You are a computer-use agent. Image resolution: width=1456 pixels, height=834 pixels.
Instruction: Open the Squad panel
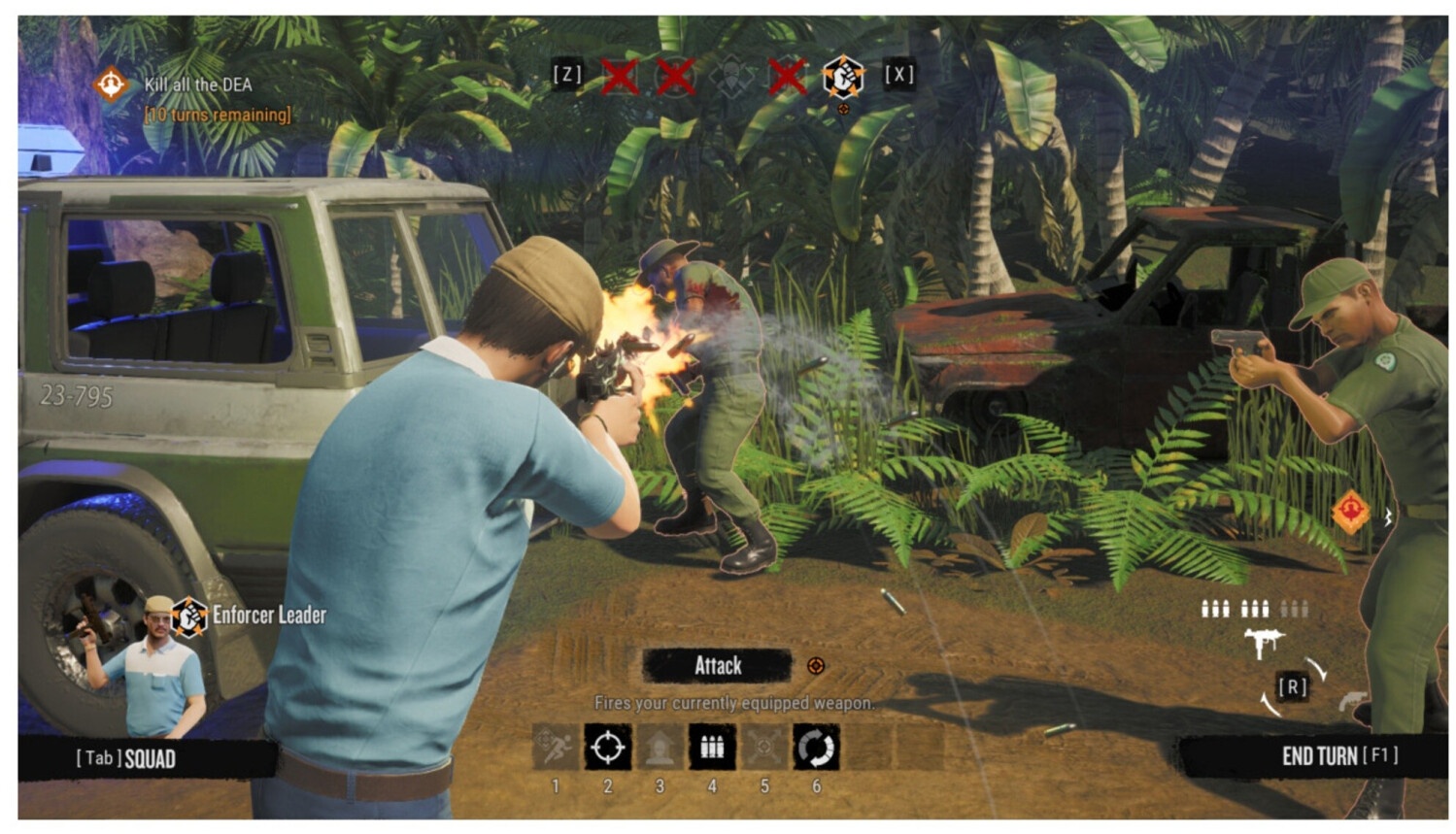(126, 758)
